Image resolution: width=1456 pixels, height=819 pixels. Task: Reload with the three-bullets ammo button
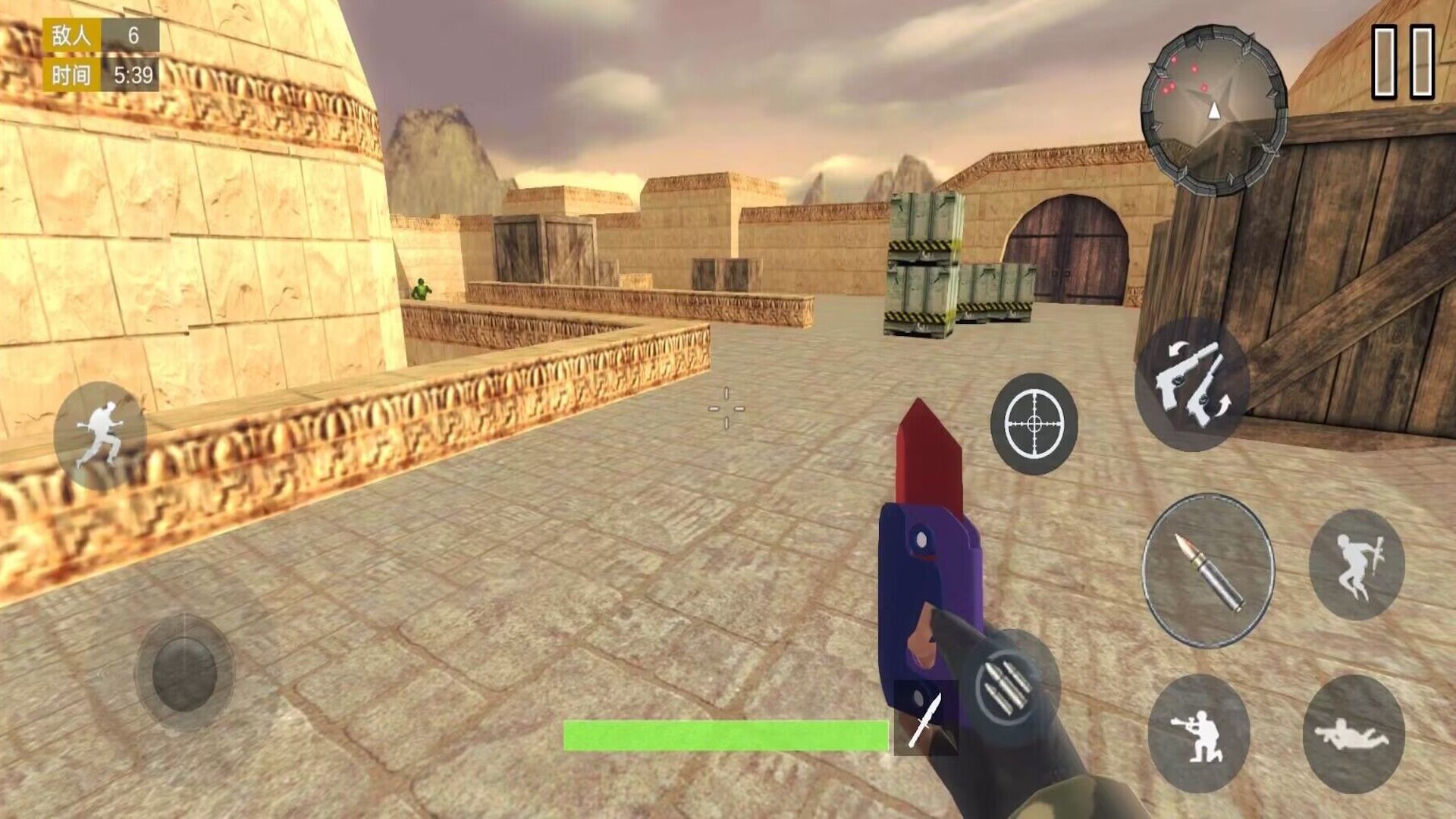click(x=1006, y=689)
